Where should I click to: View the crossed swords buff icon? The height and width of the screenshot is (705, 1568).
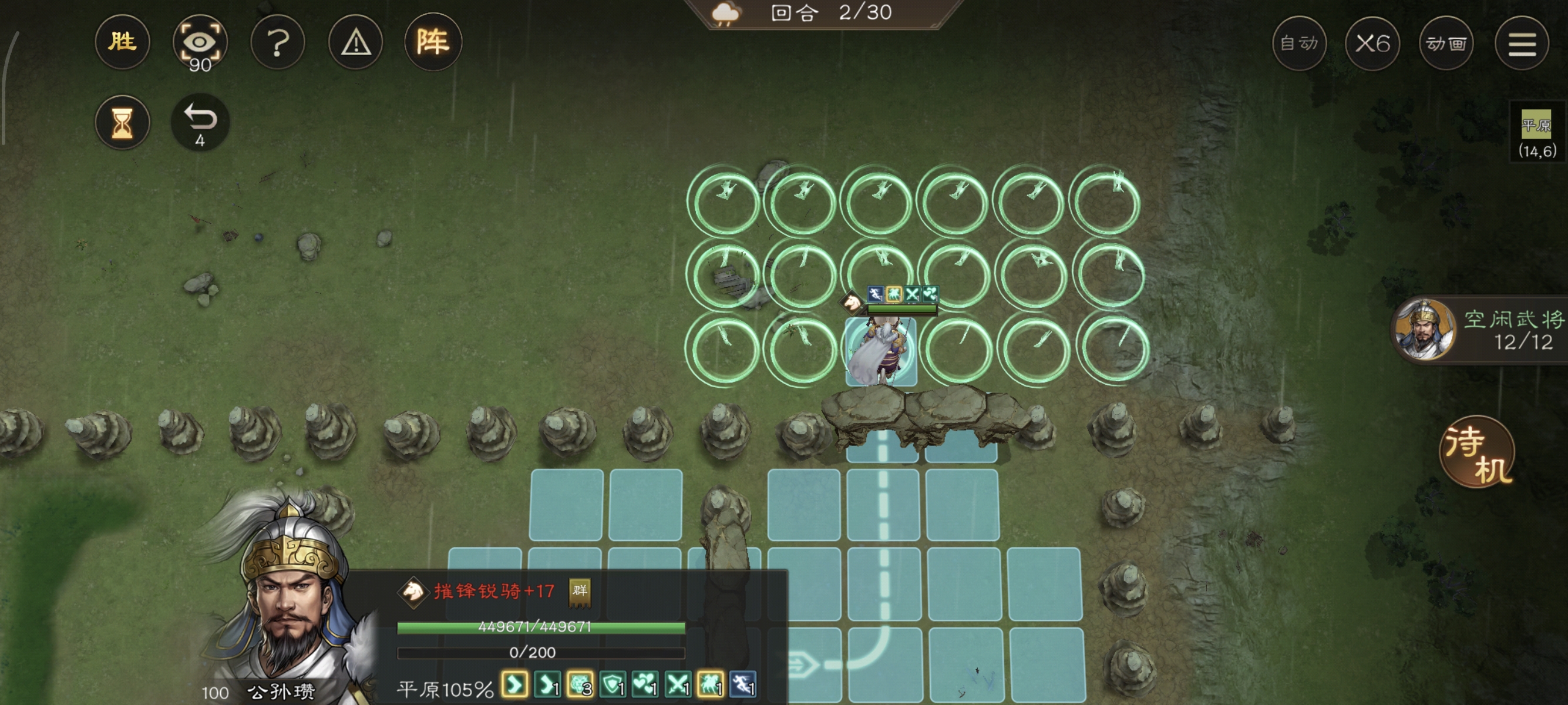[678, 686]
